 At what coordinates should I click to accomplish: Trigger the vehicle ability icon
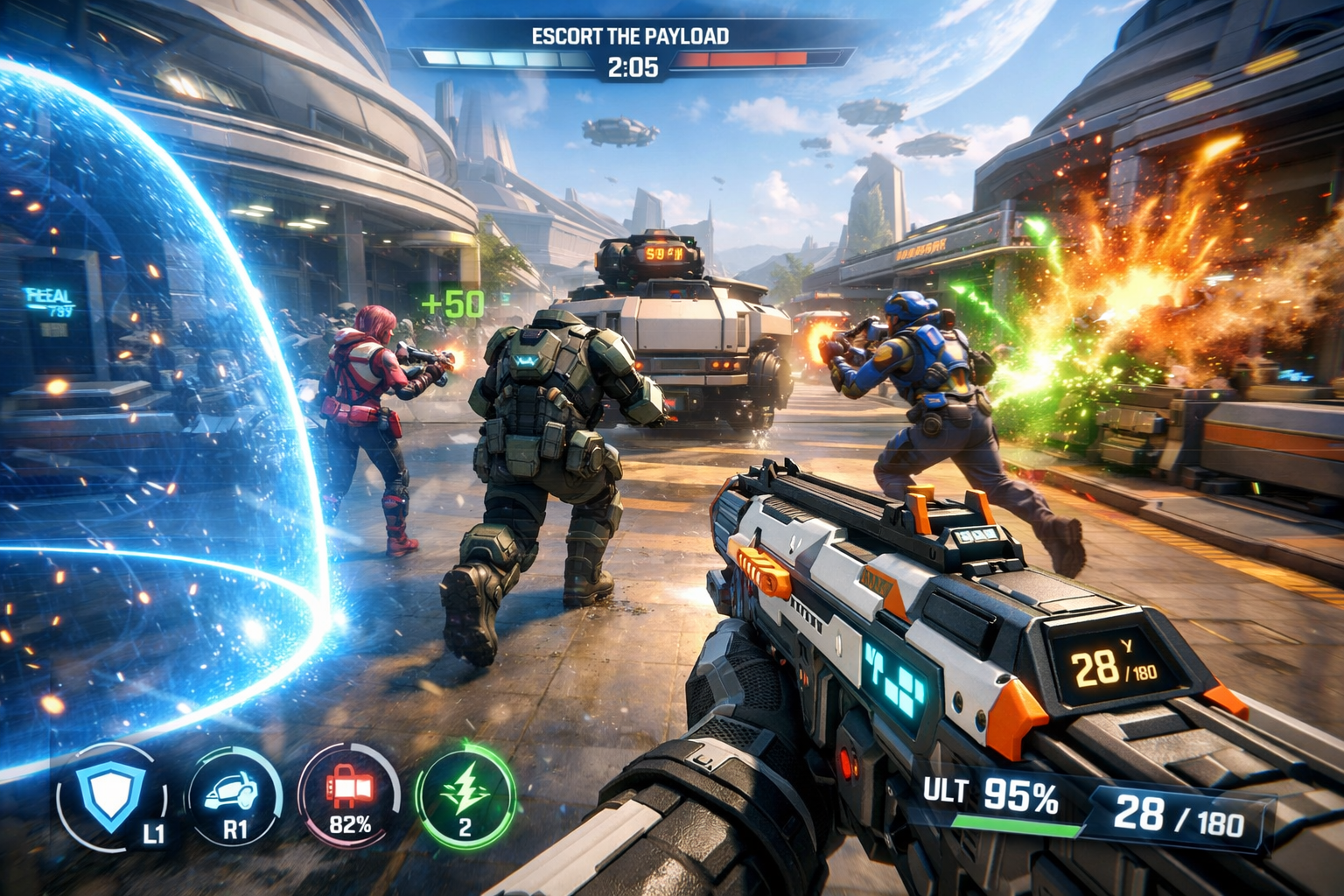(233, 798)
